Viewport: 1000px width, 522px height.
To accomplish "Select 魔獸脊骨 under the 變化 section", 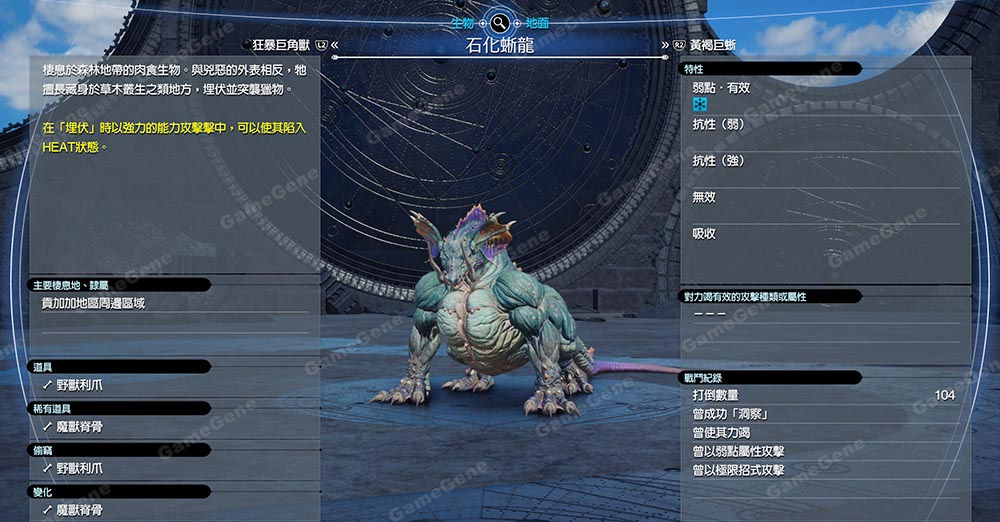I will click(x=78, y=510).
